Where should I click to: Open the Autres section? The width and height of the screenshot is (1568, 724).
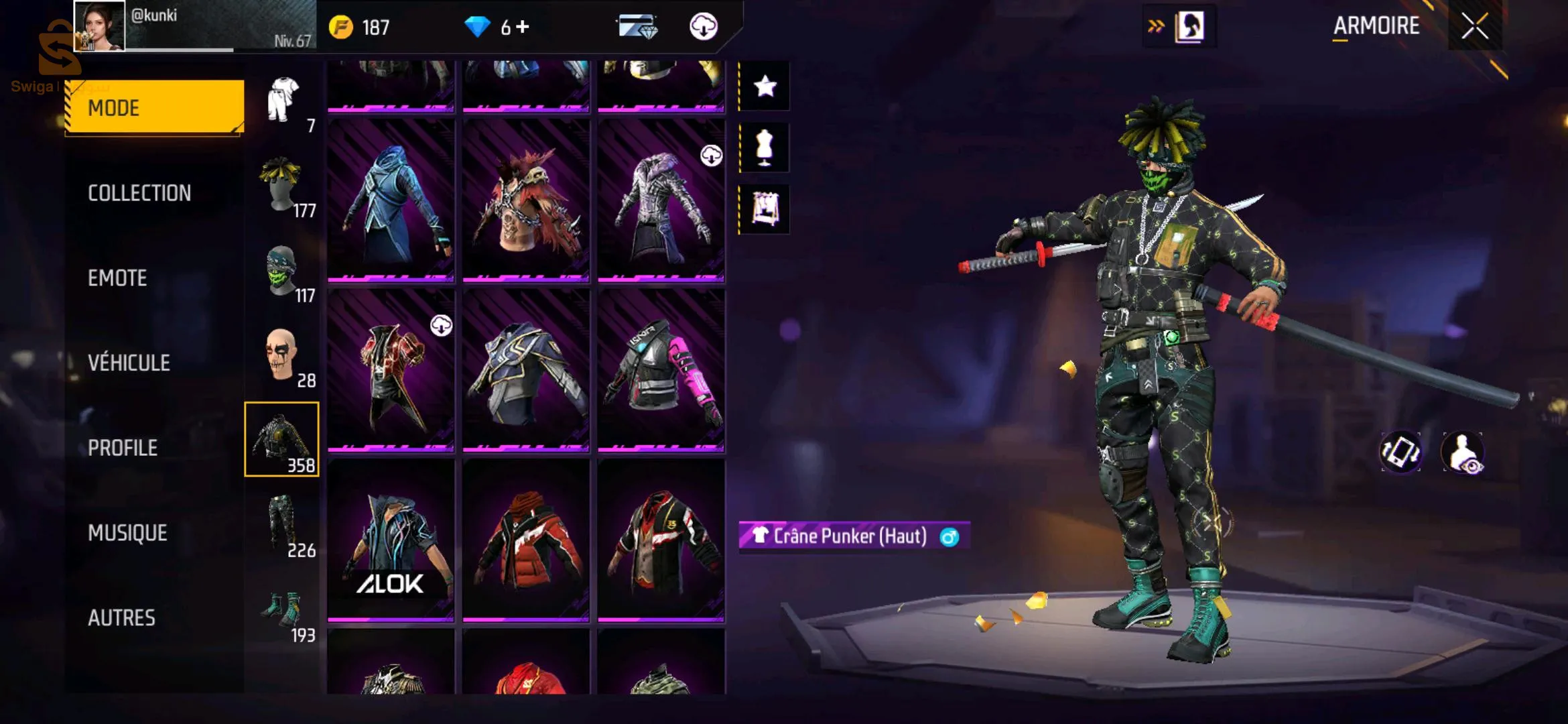(121, 617)
